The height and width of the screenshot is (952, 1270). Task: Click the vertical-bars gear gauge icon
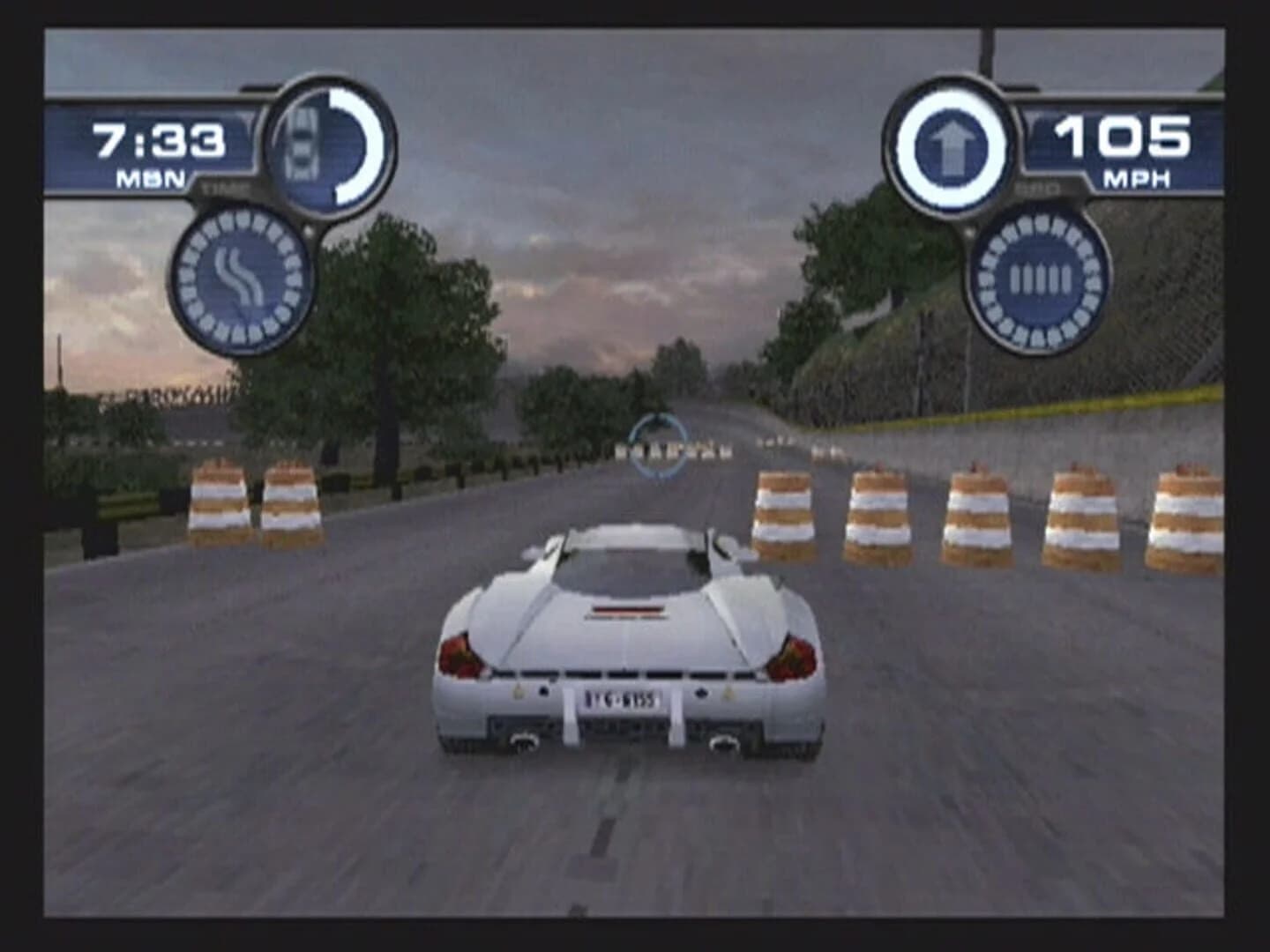[1038, 278]
